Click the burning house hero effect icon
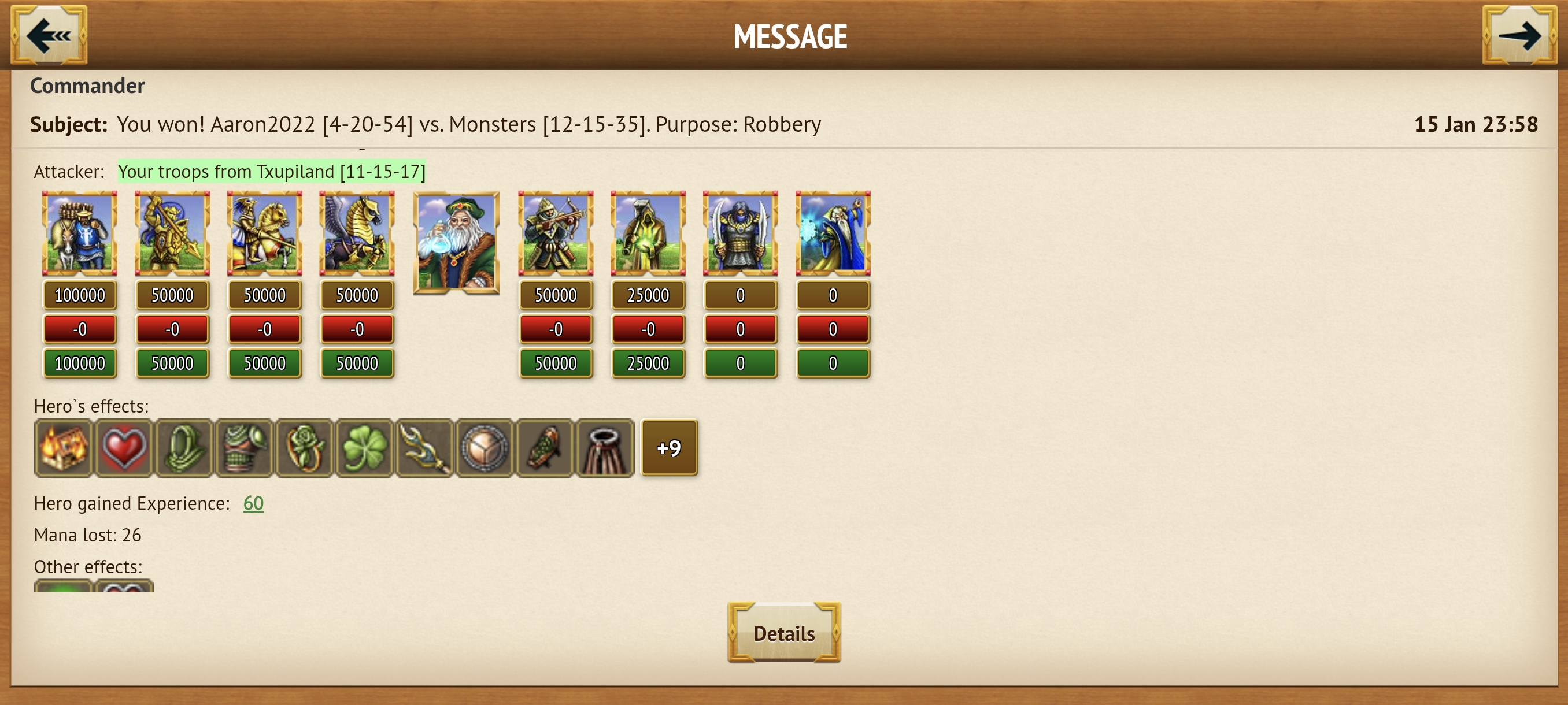The width and height of the screenshot is (1568, 705). [x=62, y=448]
